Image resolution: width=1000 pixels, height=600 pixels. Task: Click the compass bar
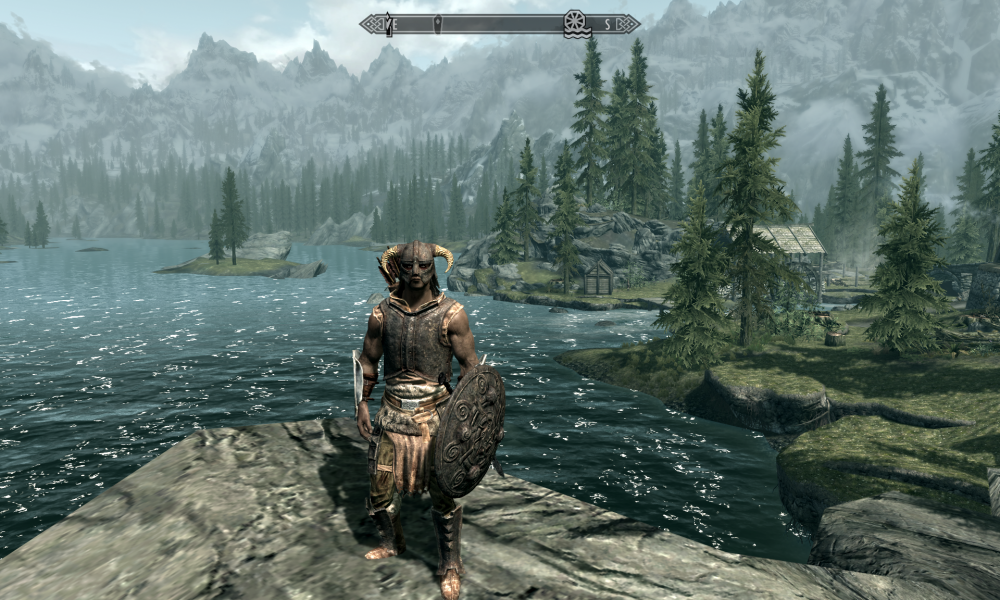(x=500, y=23)
